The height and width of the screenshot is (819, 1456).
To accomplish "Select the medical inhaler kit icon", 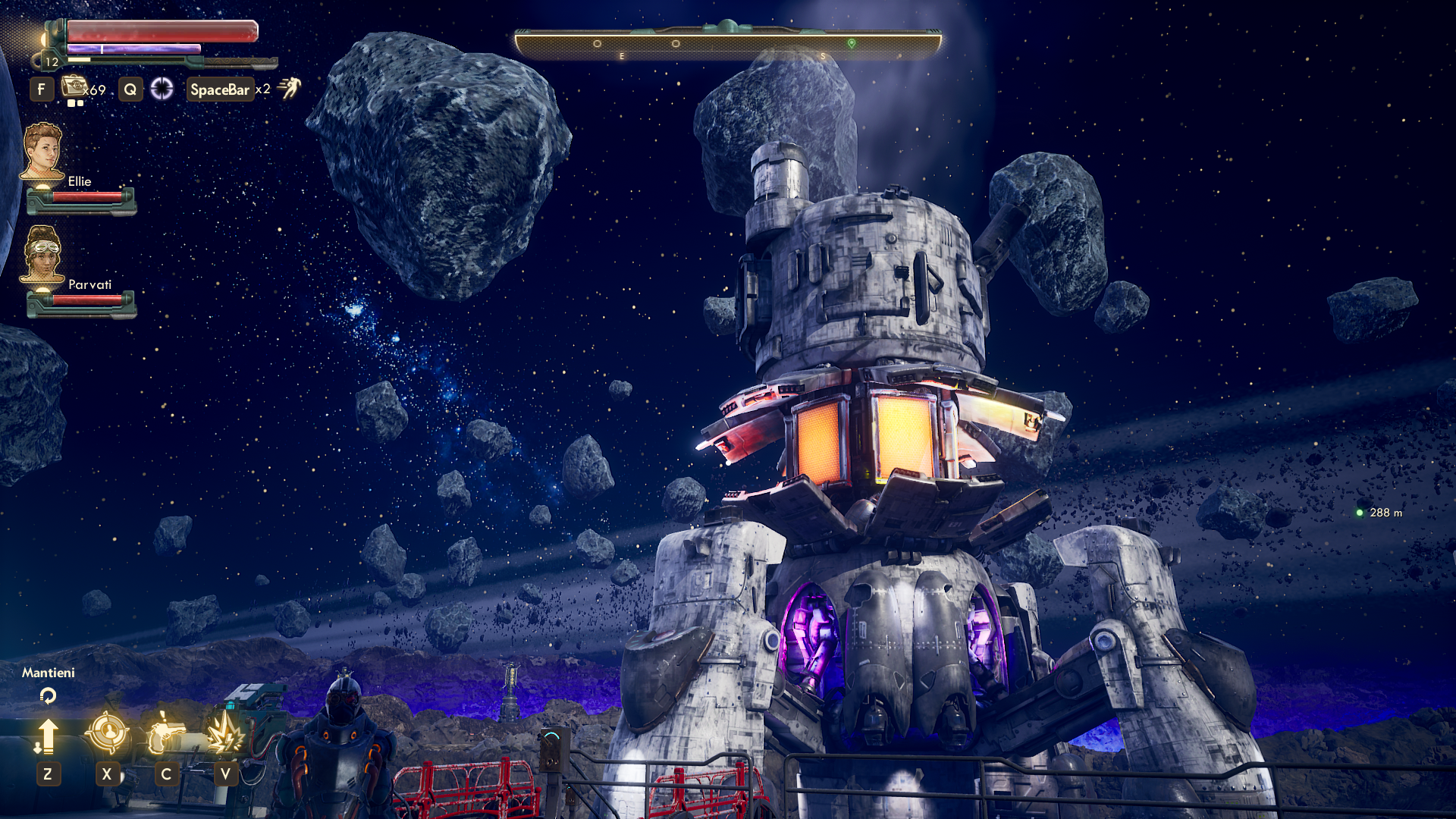I will coord(74,86).
